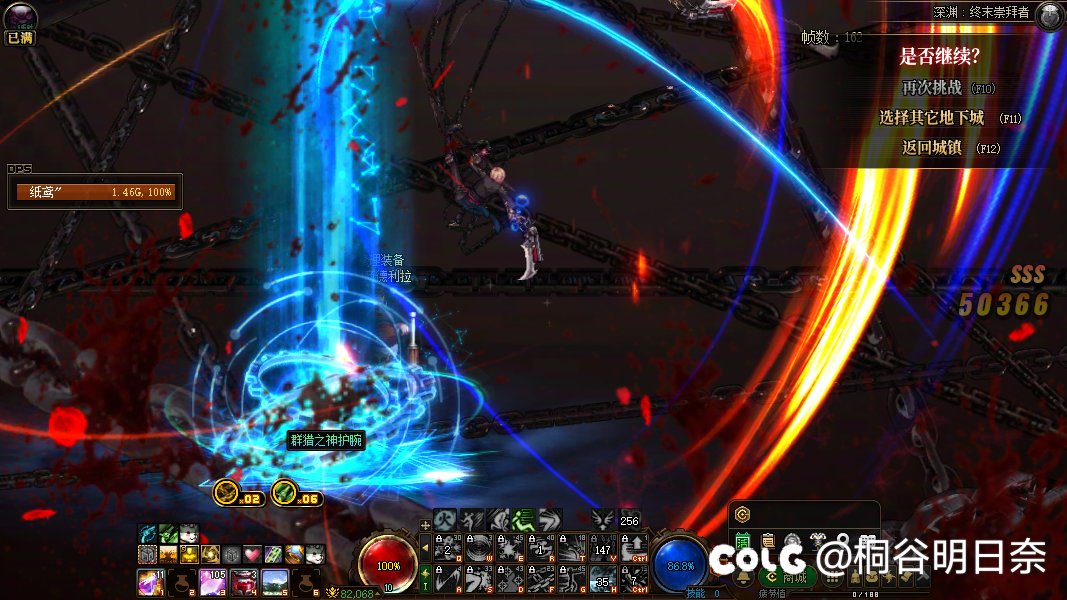Activate the skill bound to Q
The height and width of the screenshot is (600, 1067).
450,548
